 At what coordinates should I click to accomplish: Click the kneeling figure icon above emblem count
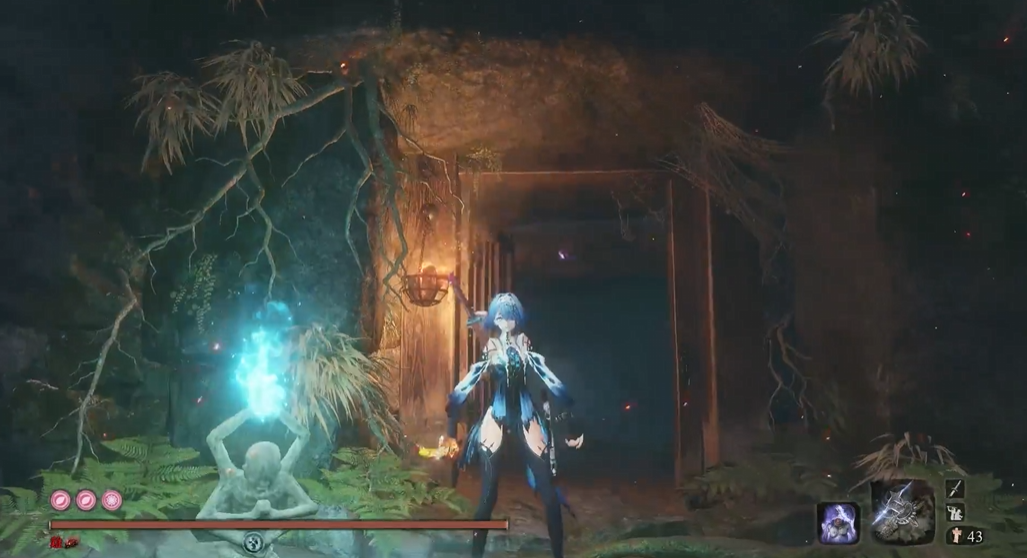coord(955,513)
